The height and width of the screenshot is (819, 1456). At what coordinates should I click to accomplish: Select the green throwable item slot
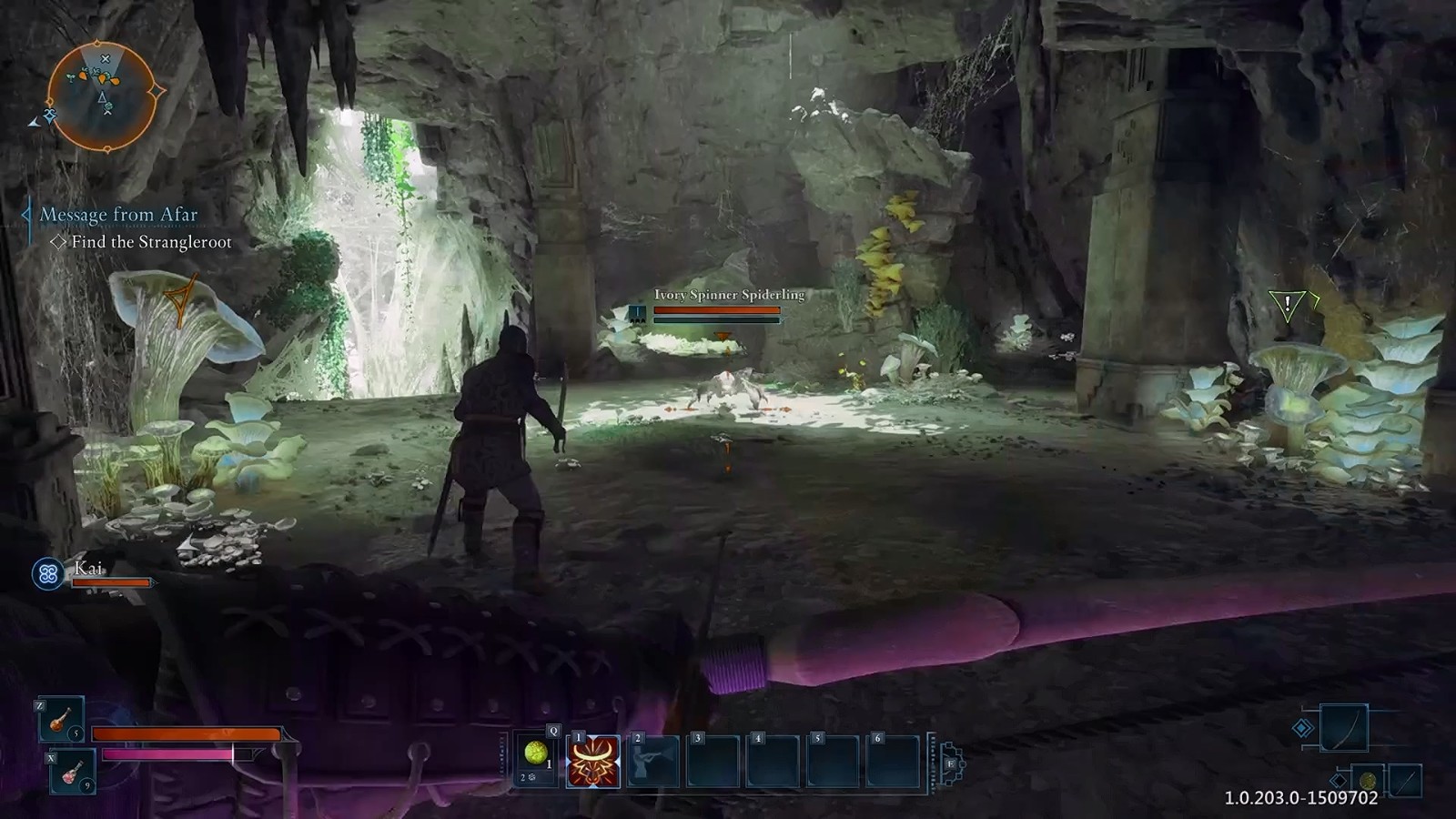point(536,753)
